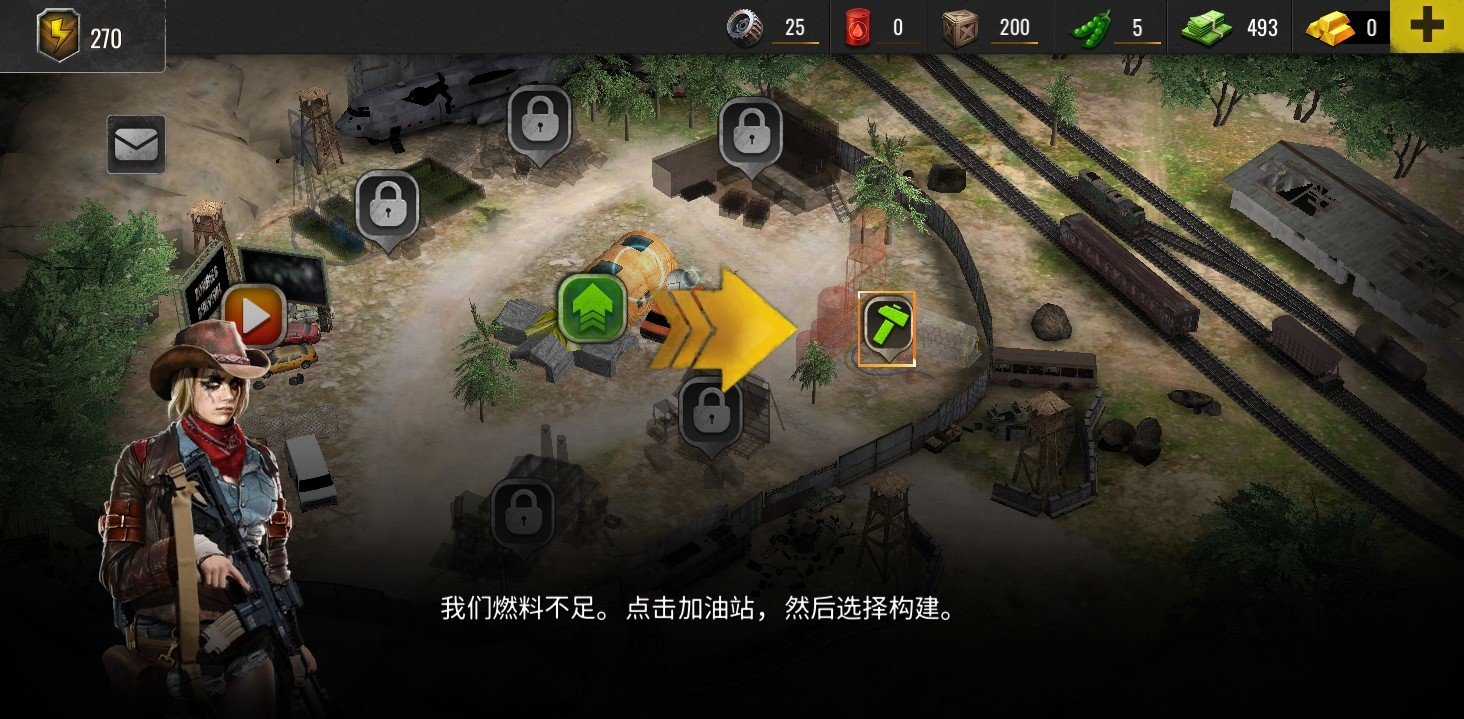Tap the green hammer build marker

[x=887, y=326]
